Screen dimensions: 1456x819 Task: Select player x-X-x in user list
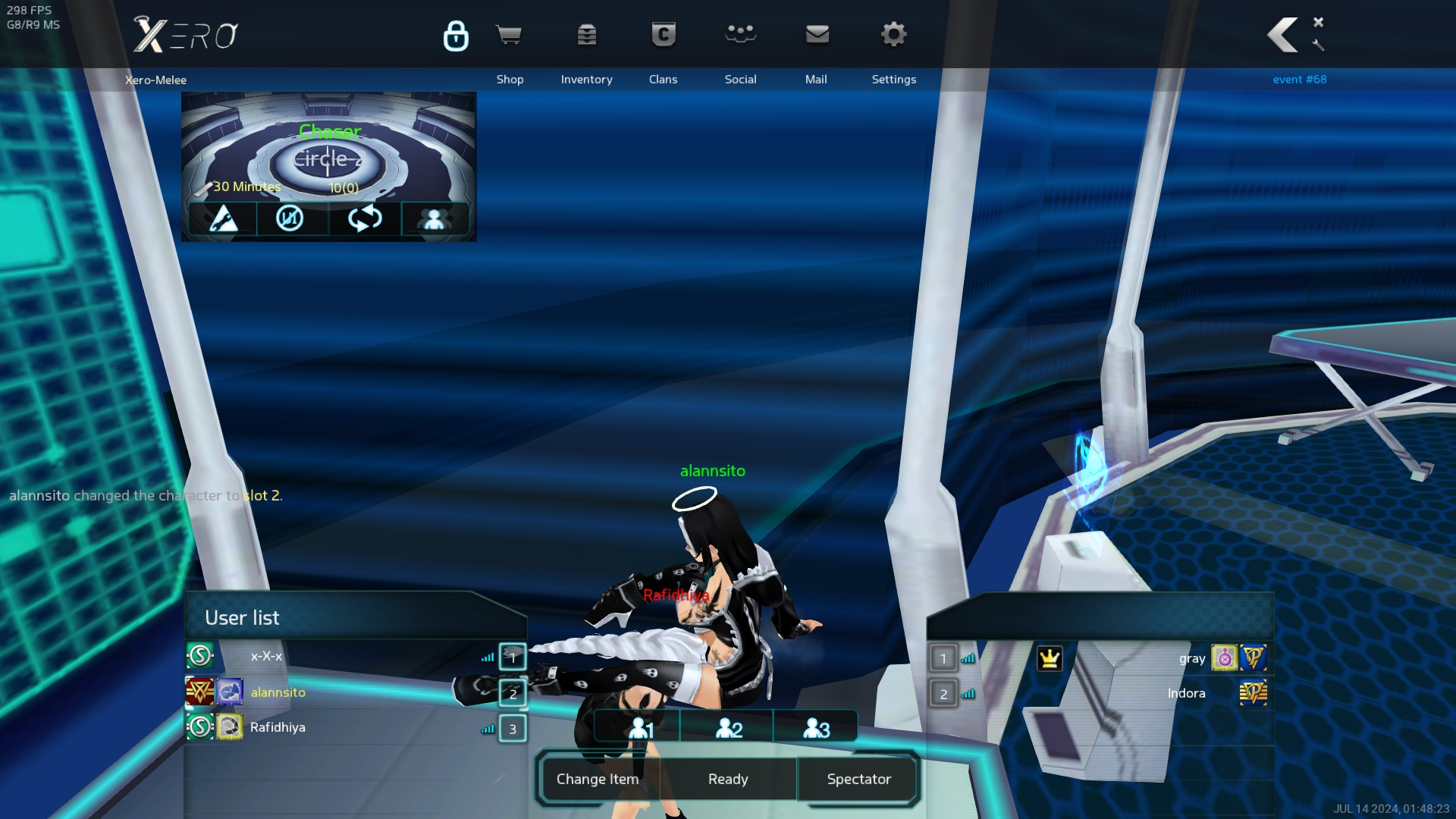pos(266,657)
